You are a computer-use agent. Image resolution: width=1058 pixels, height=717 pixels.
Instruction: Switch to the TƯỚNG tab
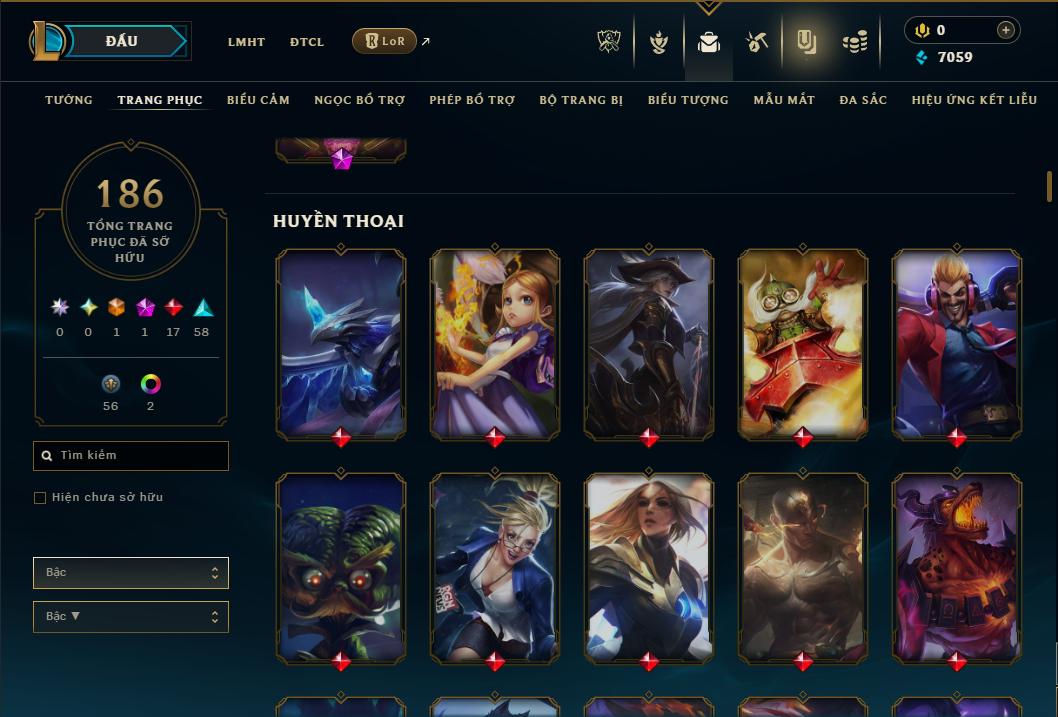coord(69,100)
